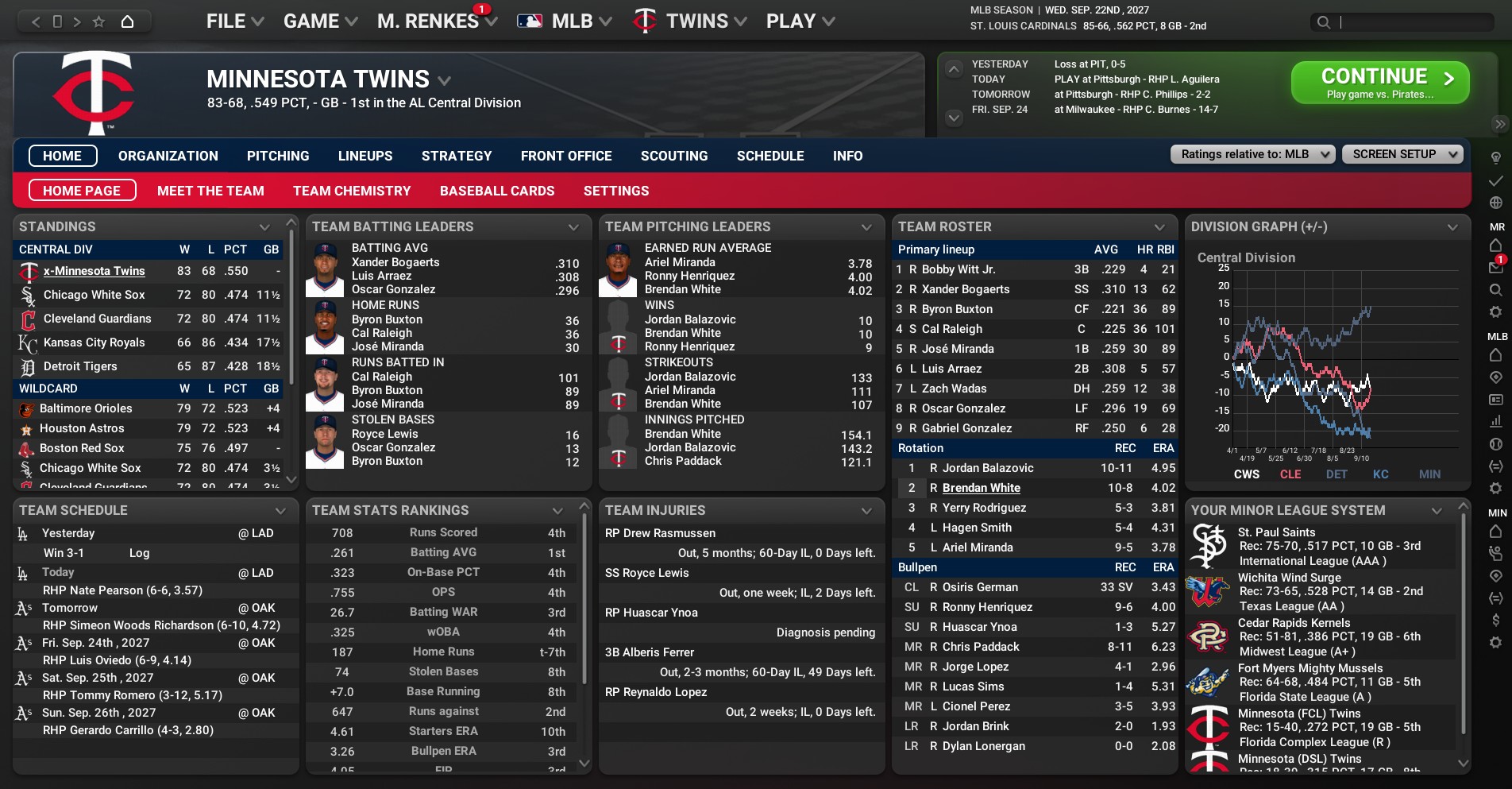Image resolution: width=1512 pixels, height=789 pixels.
Task: Click the green CONTINUE button
Action: [1379, 83]
